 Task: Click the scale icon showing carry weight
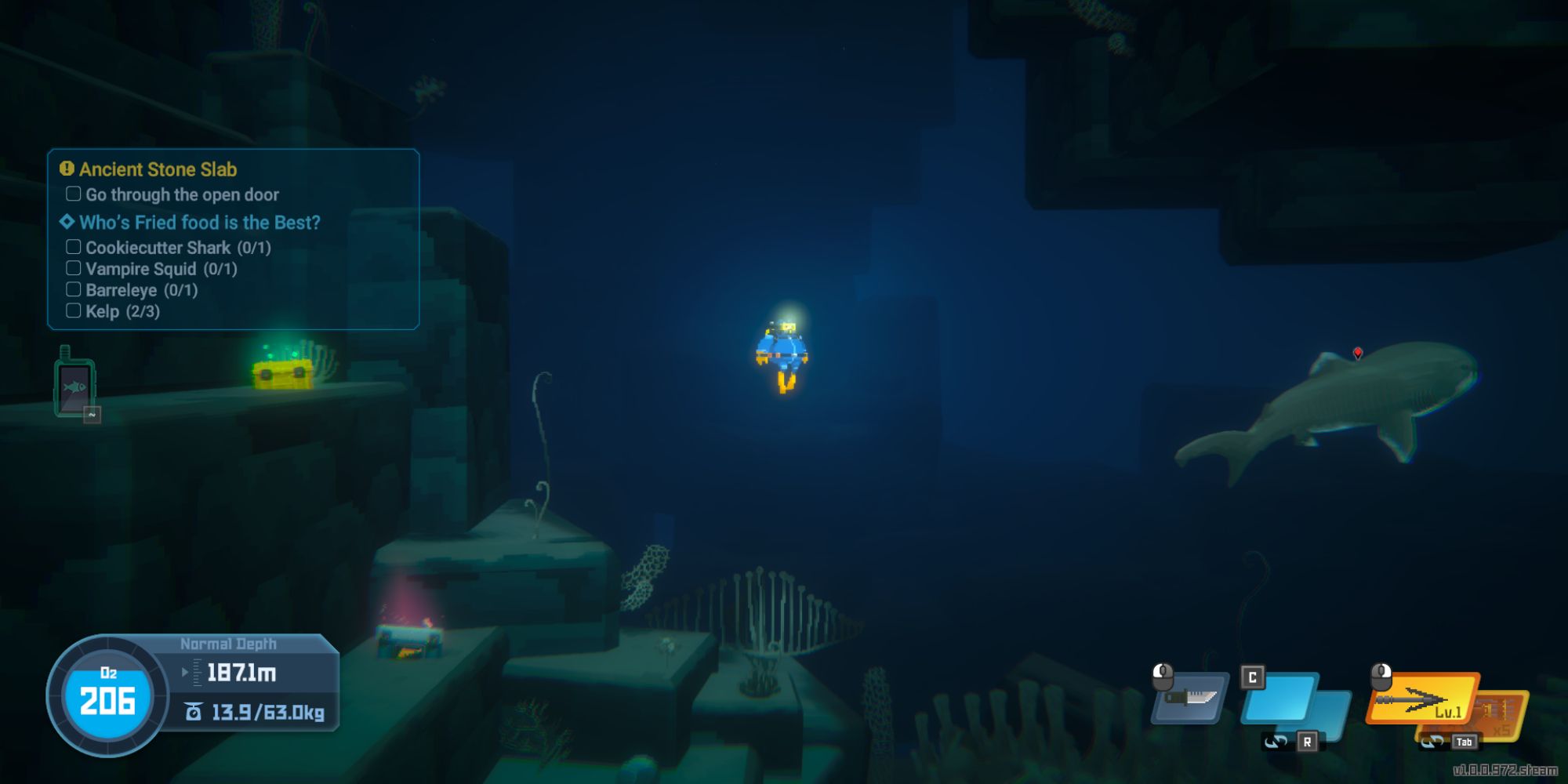point(193,712)
